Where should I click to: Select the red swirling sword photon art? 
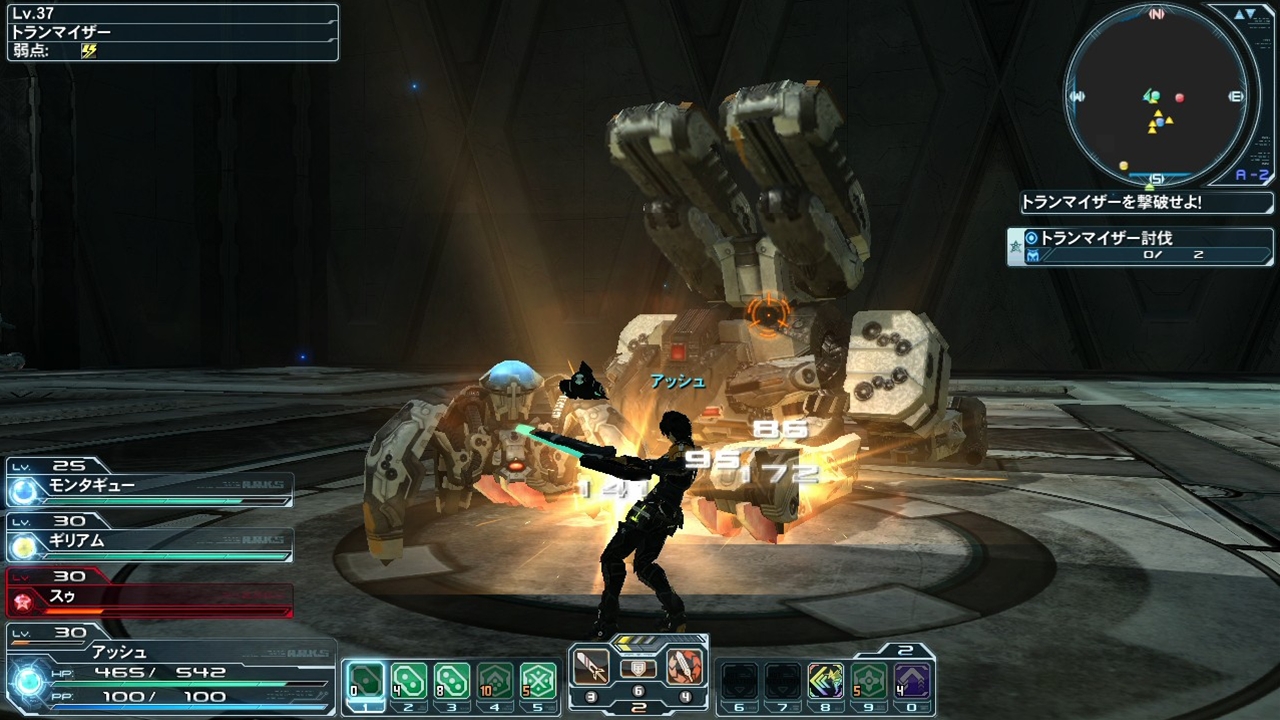(x=684, y=667)
